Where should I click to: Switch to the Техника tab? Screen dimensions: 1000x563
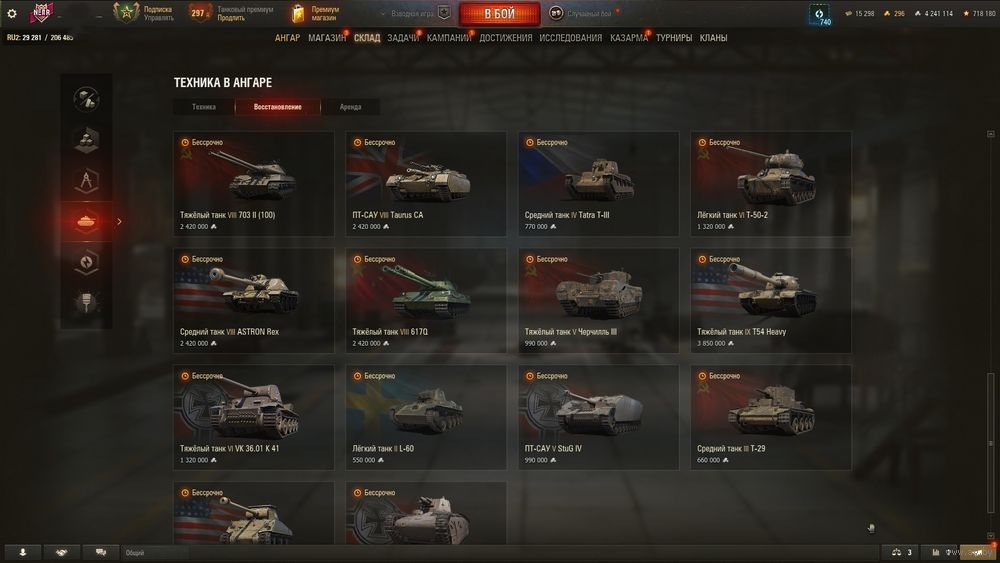click(204, 107)
